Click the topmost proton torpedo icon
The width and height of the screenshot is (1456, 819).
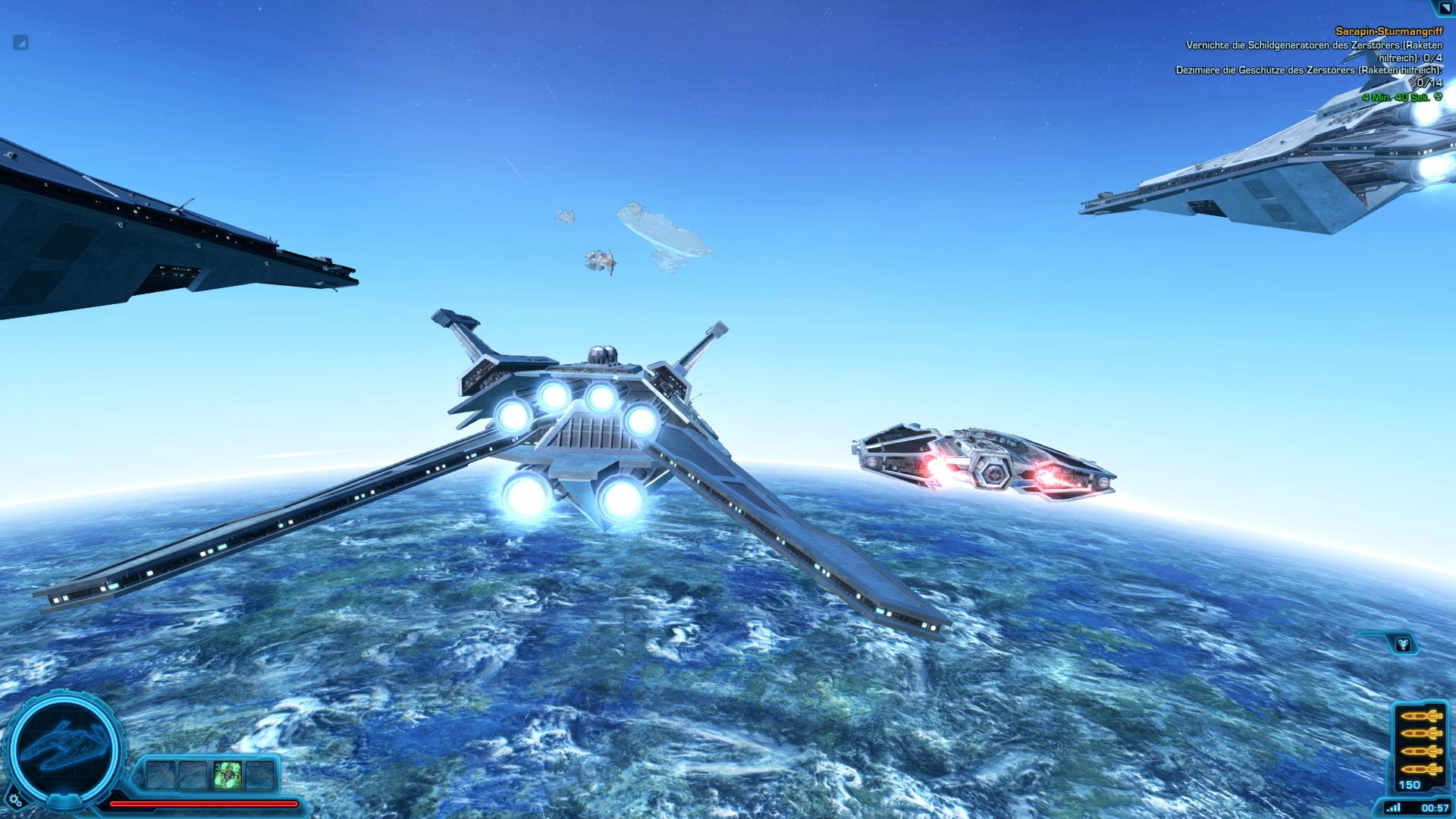click(x=1423, y=716)
